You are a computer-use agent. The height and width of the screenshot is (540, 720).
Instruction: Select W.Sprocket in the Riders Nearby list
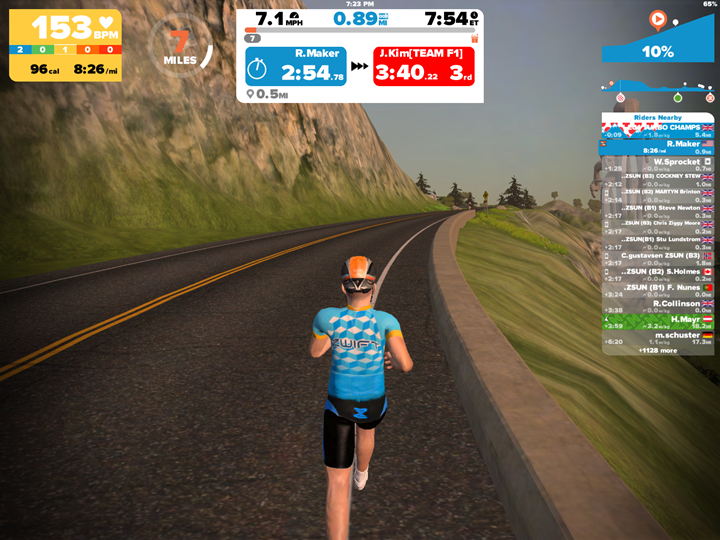coord(658,165)
